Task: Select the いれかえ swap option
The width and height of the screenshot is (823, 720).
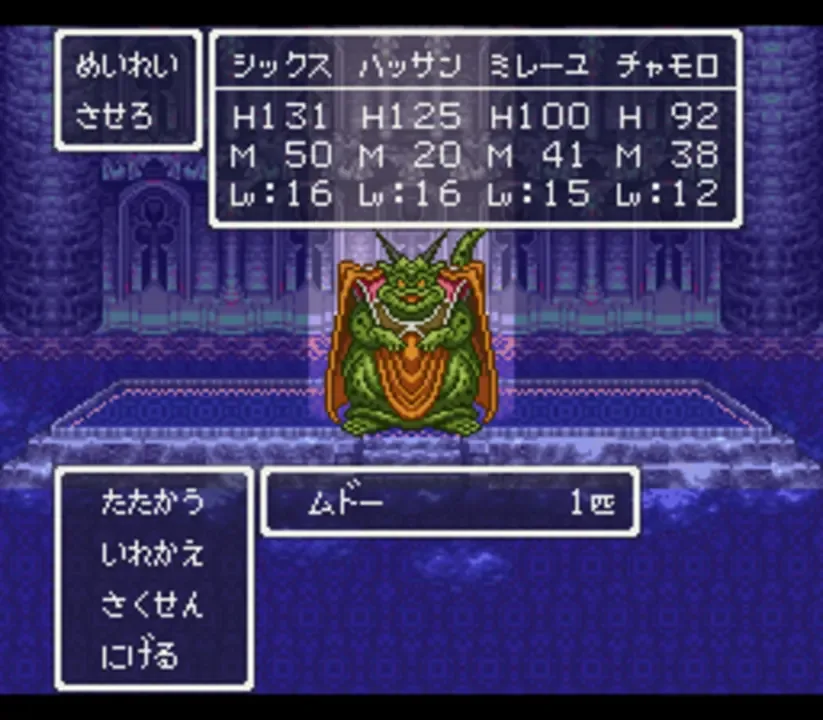Action: 152,553
